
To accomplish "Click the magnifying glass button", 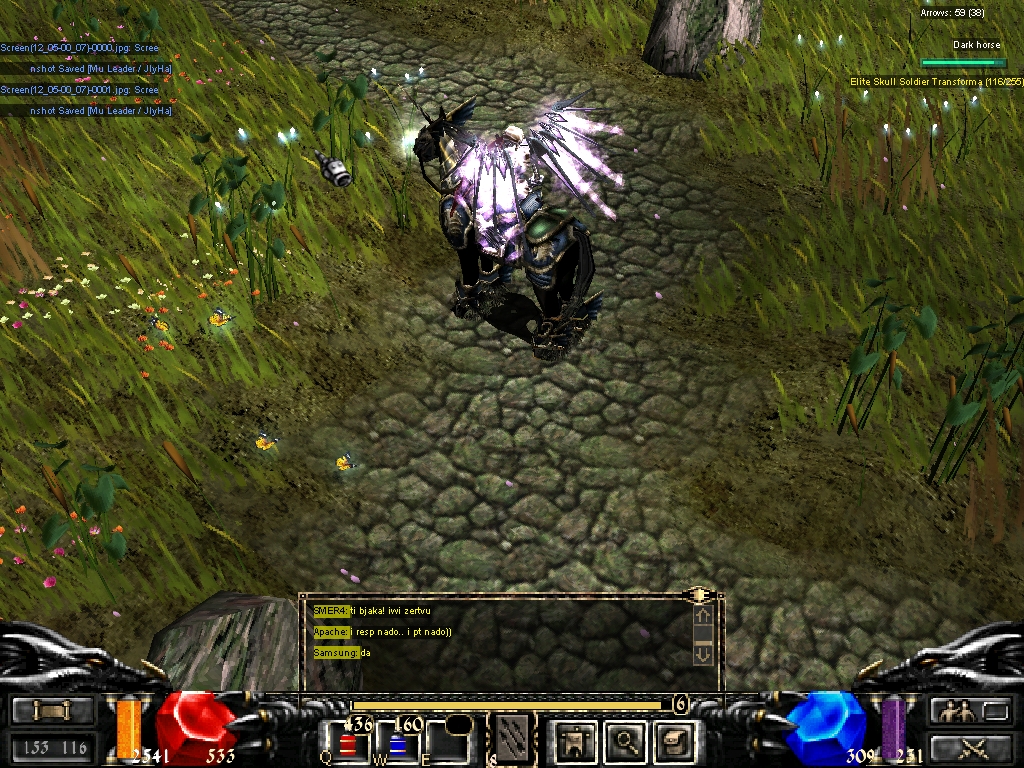I will pos(627,741).
